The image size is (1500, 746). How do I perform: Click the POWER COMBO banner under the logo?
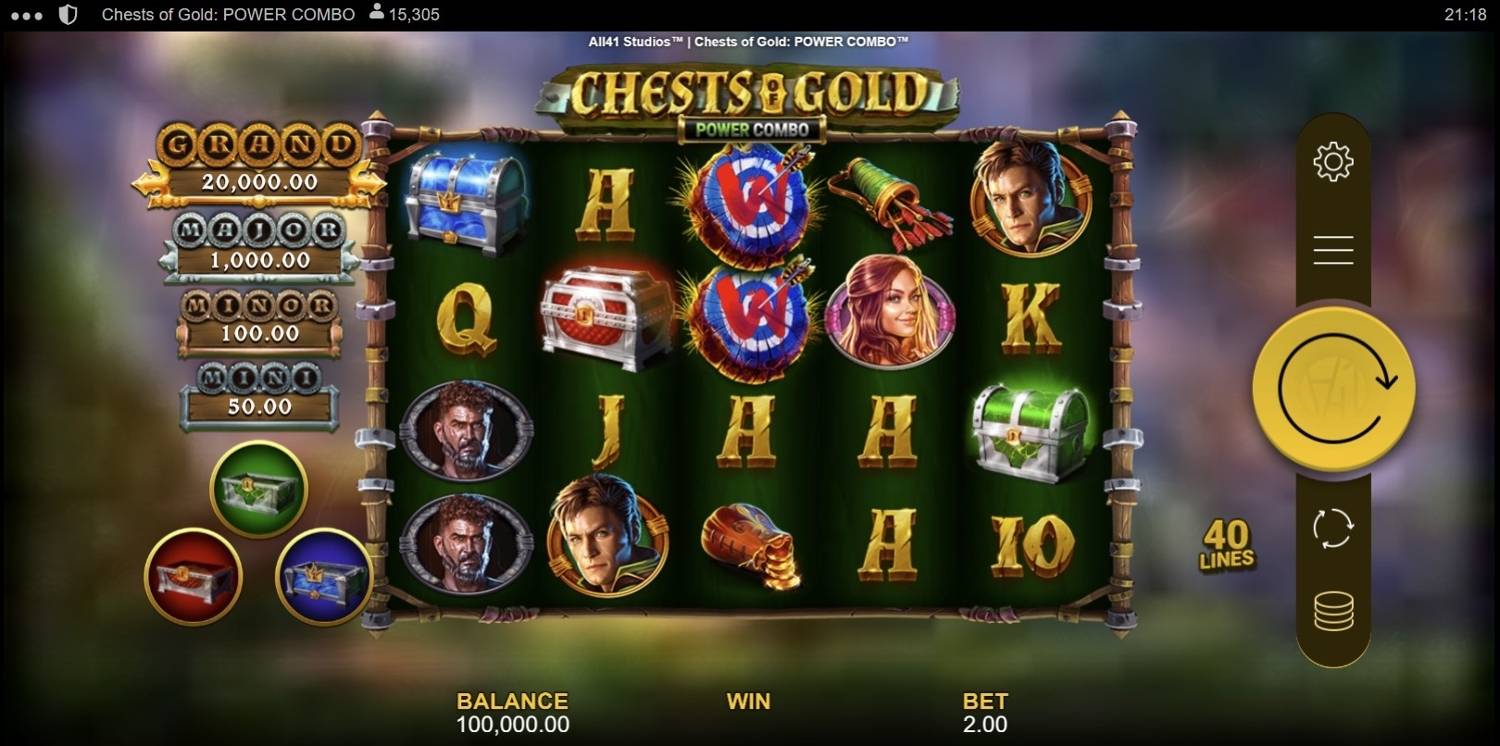tap(748, 128)
